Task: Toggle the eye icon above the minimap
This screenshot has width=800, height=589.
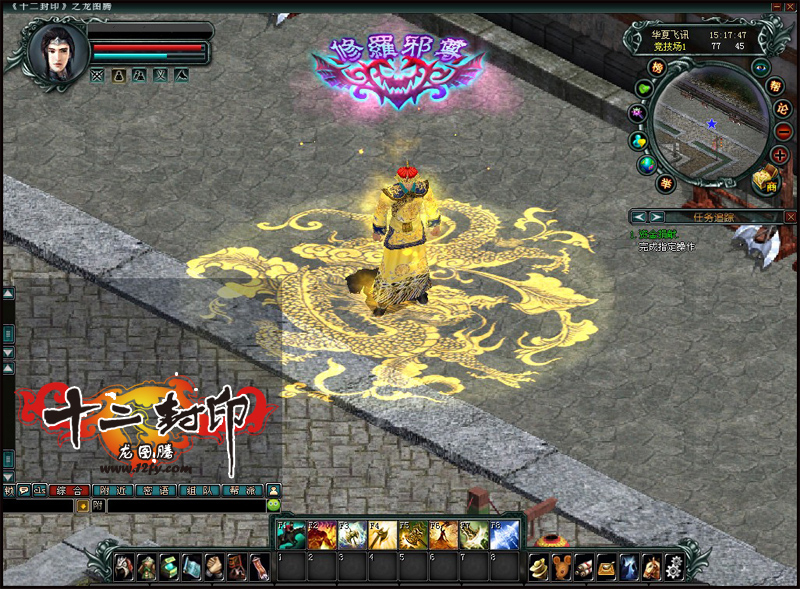Action: click(x=761, y=67)
